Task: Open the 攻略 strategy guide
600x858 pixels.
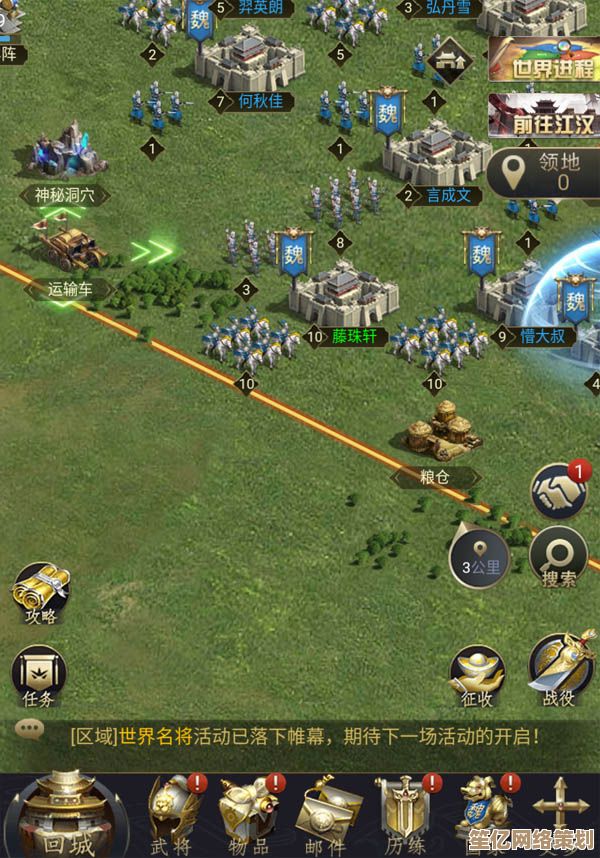Action: [40, 592]
